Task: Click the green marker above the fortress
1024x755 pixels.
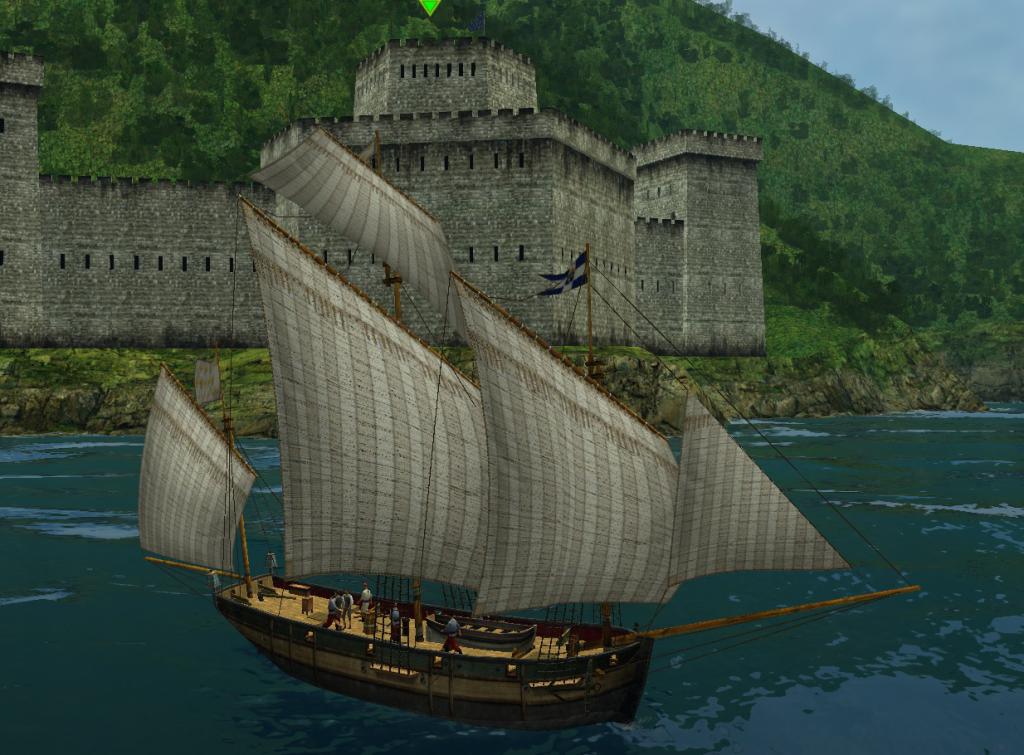Action: [x=430, y=6]
